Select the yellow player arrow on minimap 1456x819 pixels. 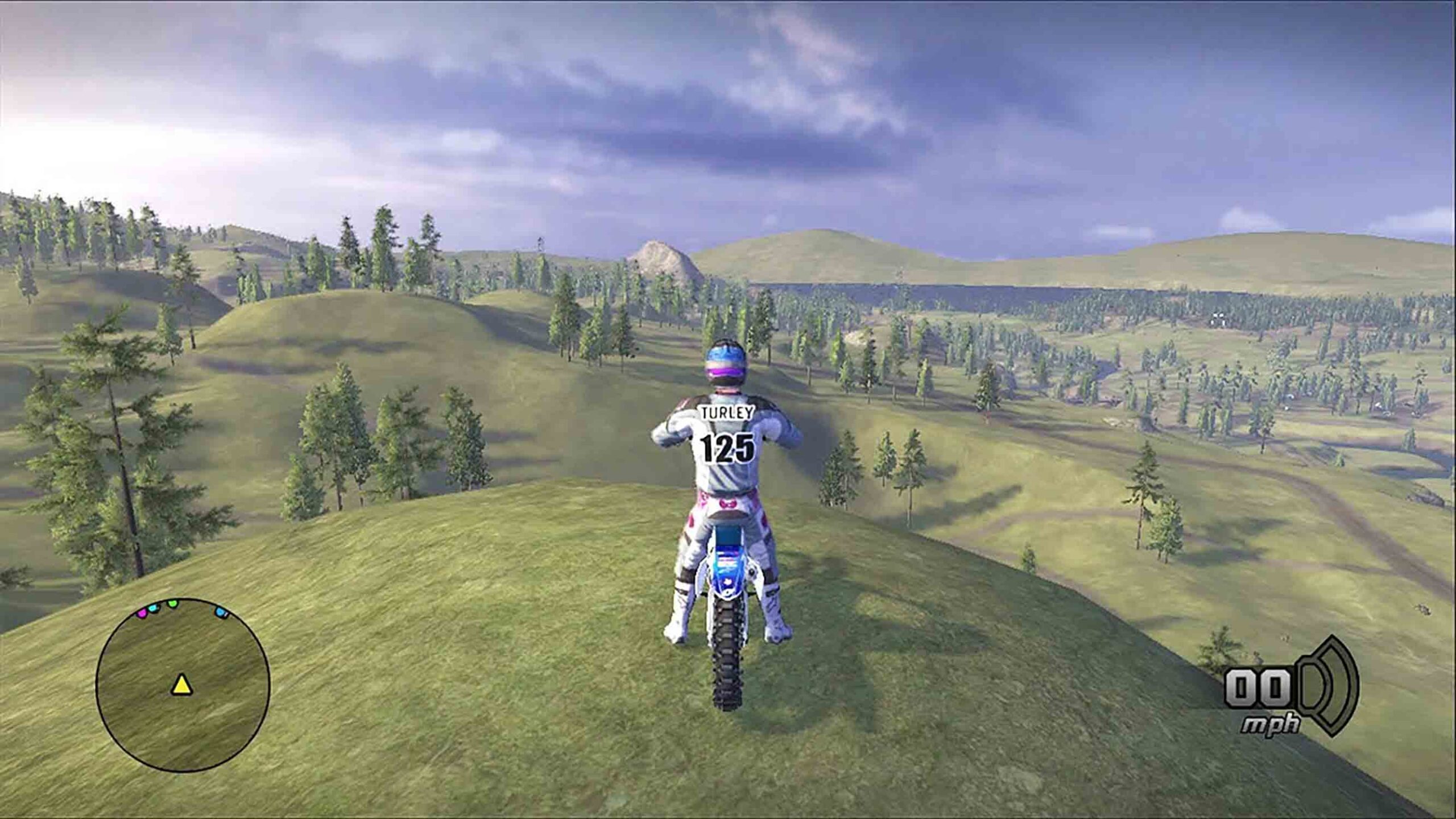pyautogui.click(x=181, y=685)
